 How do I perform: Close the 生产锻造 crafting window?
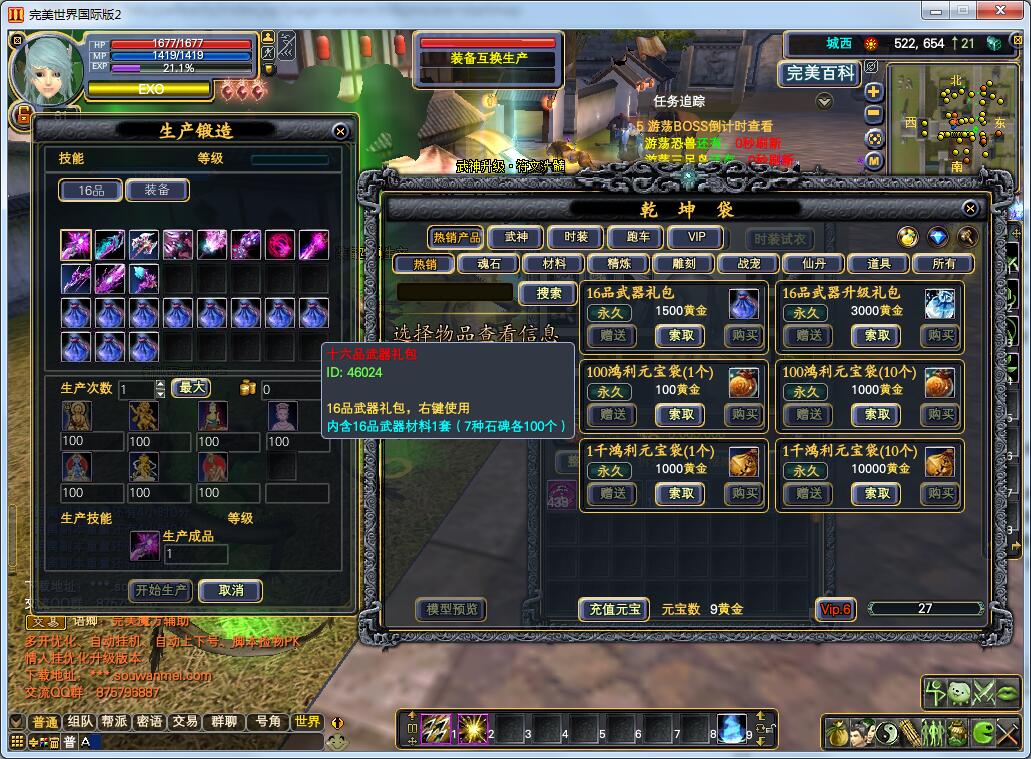[340, 131]
